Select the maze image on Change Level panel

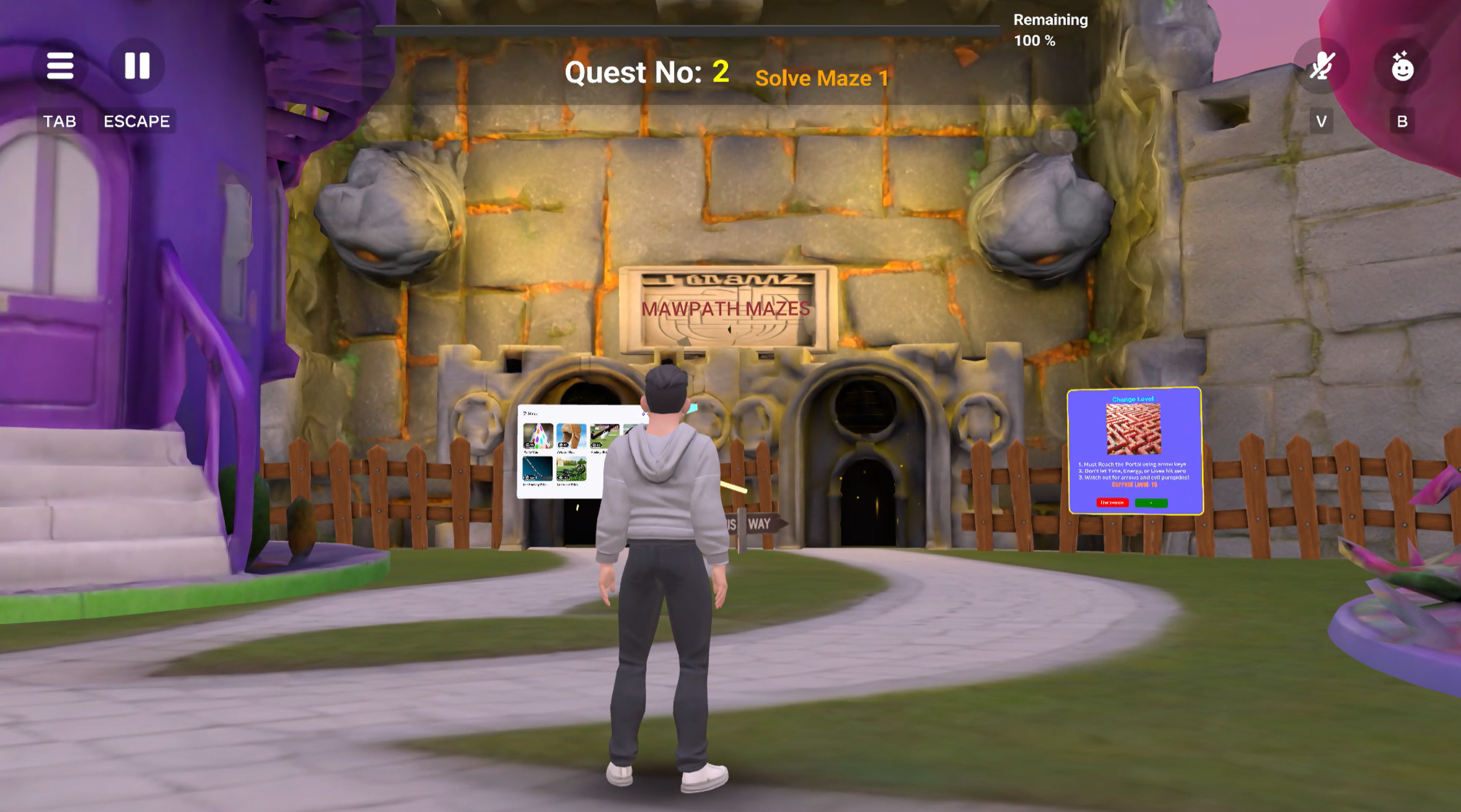pos(1133,429)
